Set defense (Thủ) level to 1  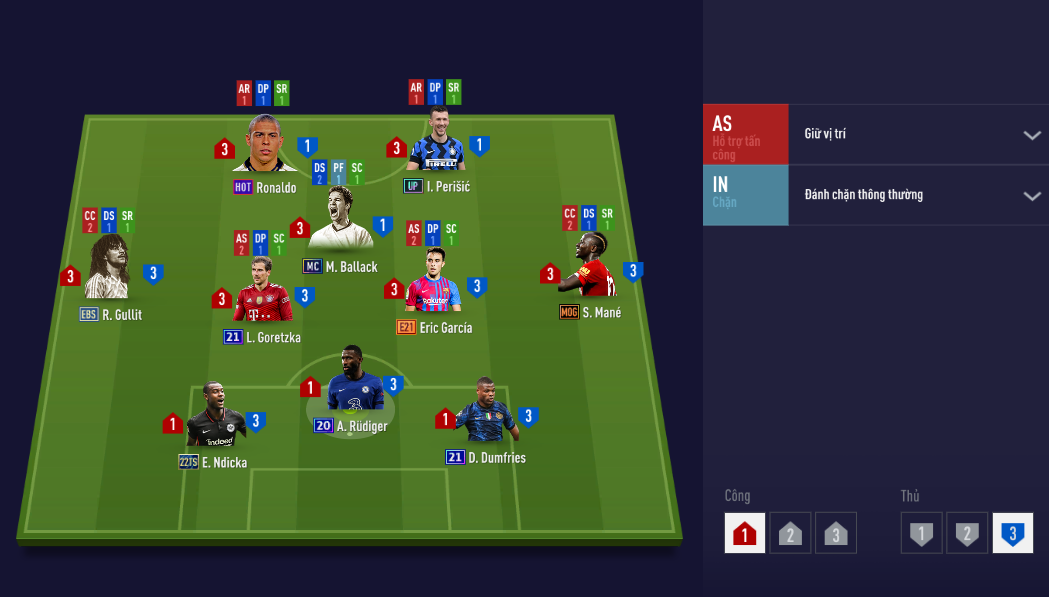pyautogui.click(x=921, y=533)
